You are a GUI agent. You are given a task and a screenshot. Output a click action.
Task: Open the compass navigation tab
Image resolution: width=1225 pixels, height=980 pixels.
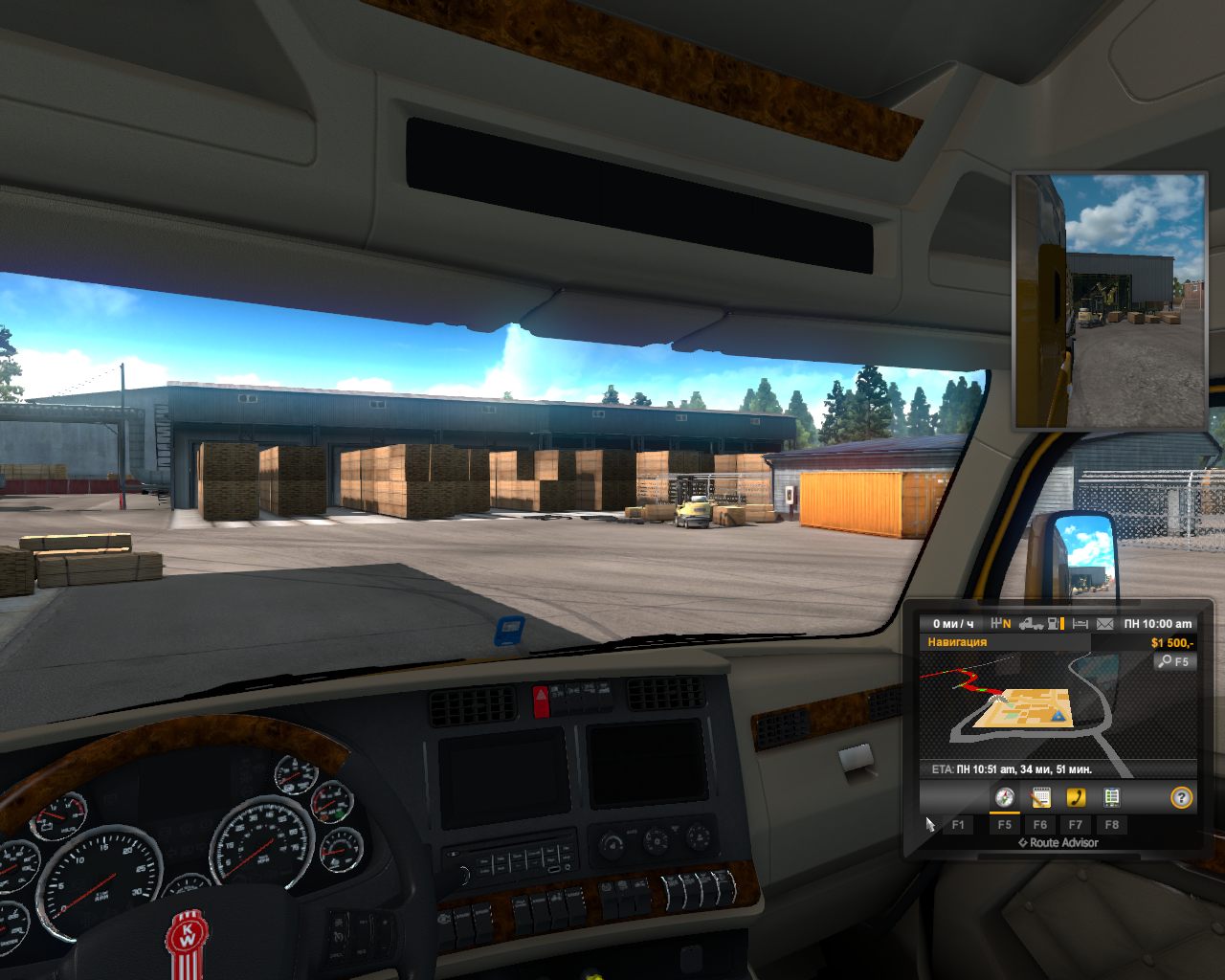coord(1004,797)
